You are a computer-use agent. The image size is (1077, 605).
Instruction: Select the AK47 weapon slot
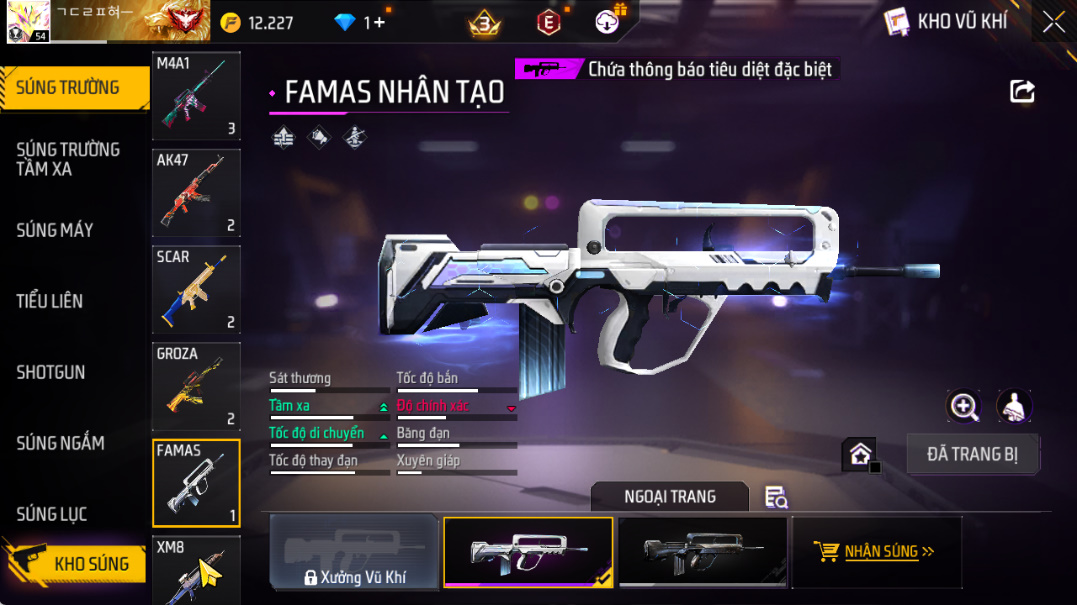196,193
